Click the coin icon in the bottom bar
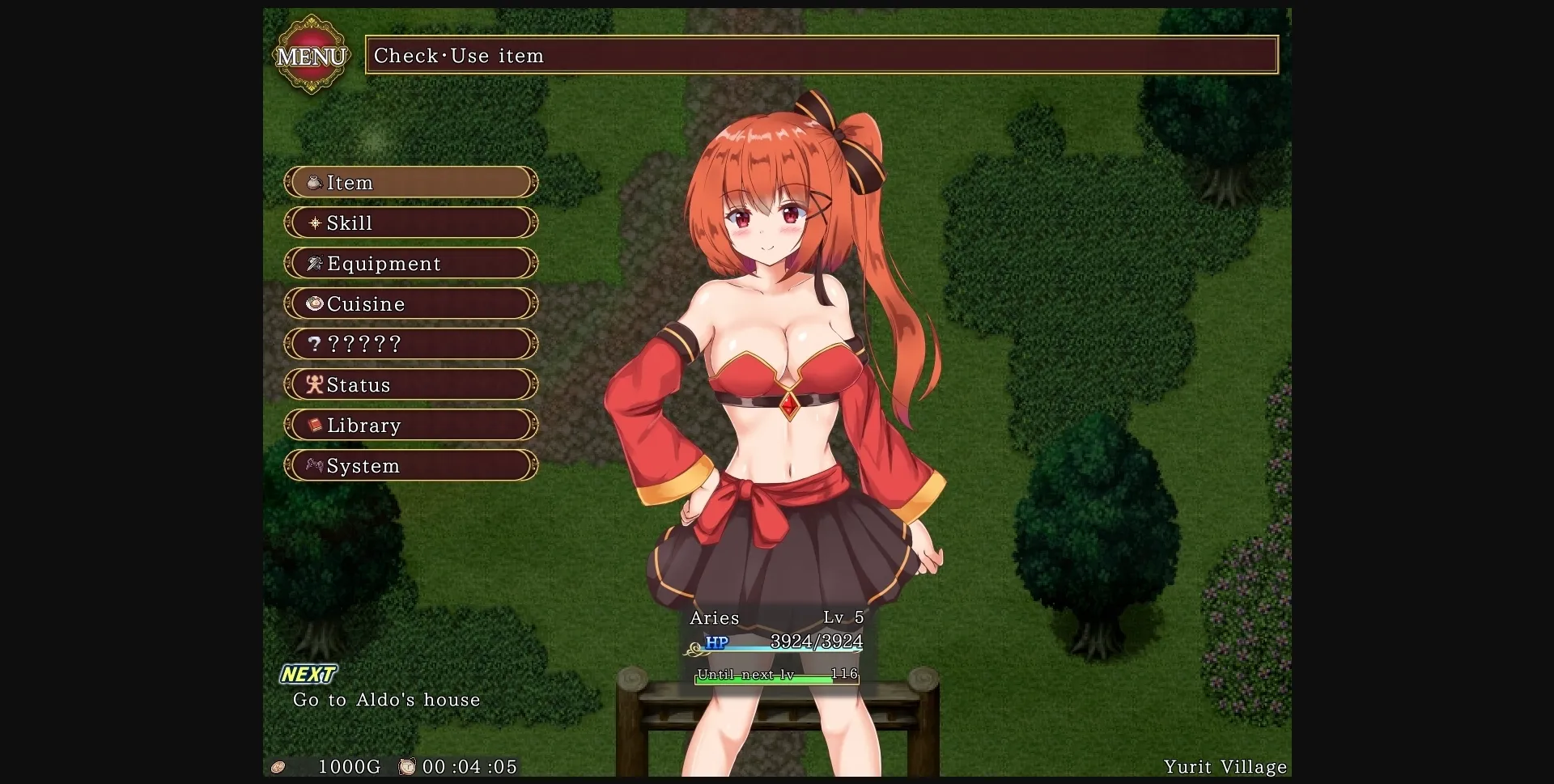 (x=280, y=767)
